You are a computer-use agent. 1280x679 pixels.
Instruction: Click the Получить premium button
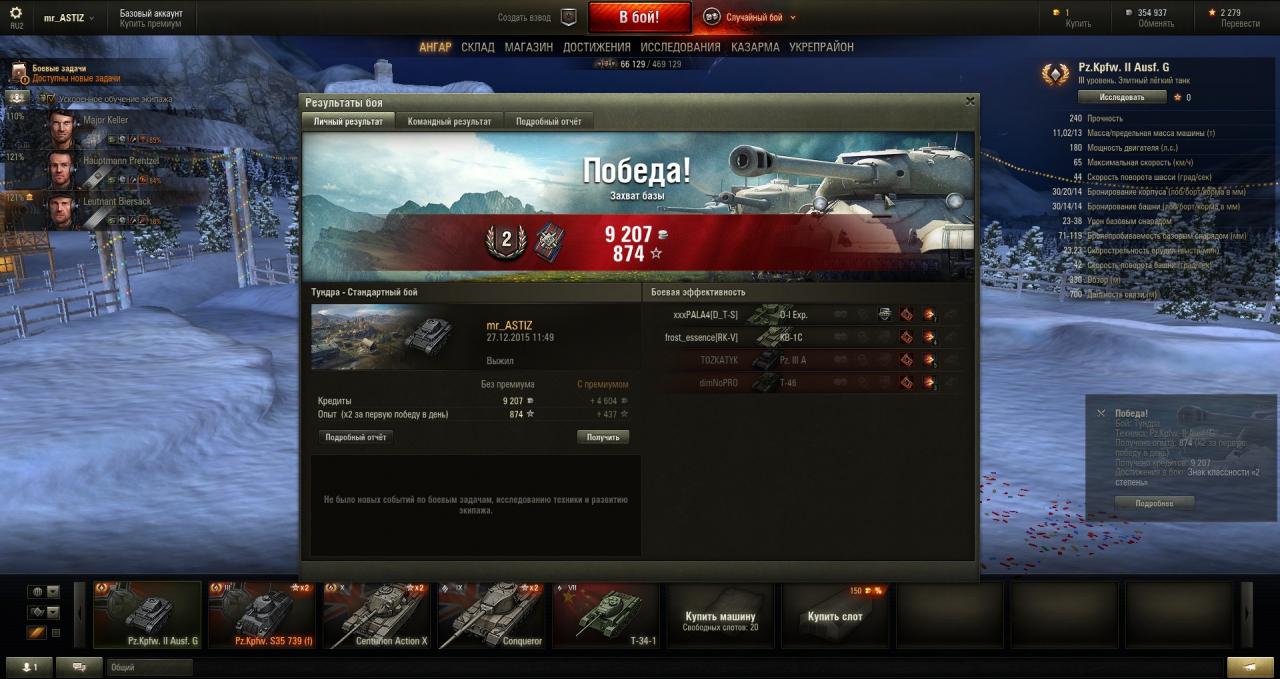coord(603,437)
